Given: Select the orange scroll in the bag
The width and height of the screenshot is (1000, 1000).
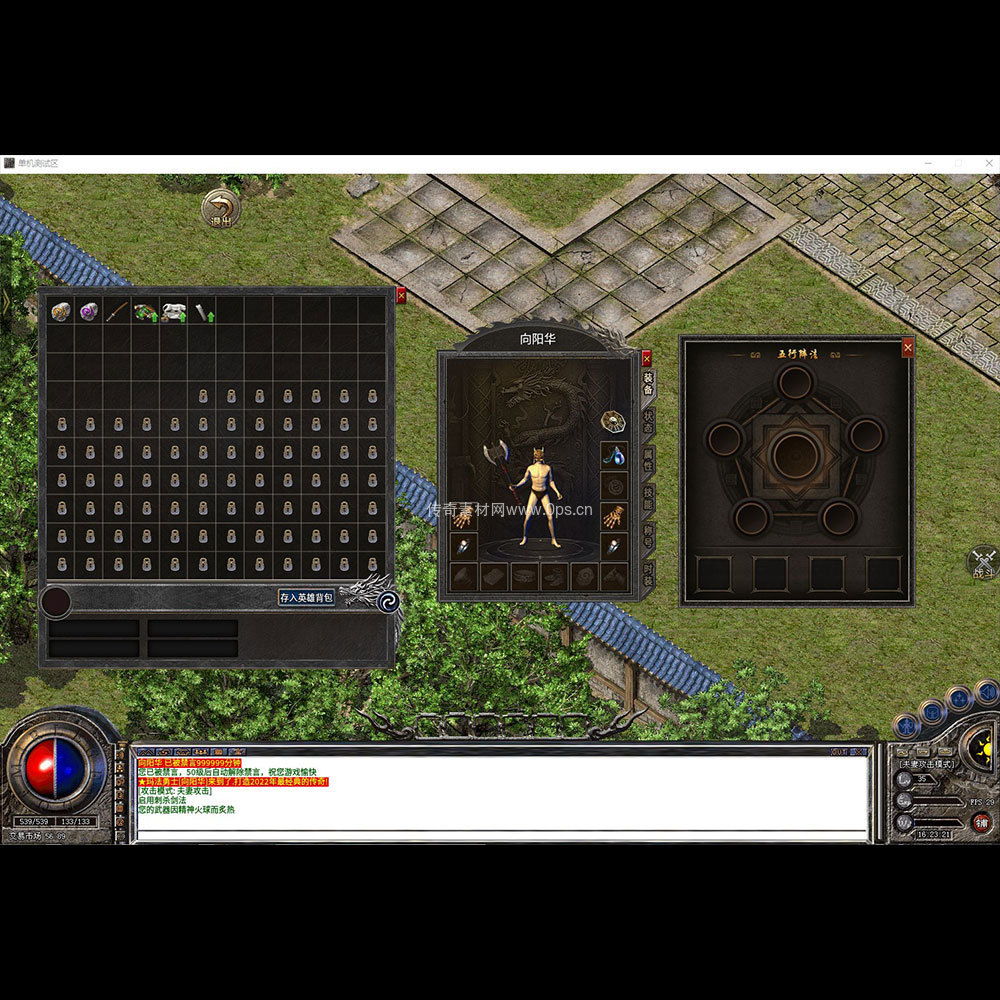Looking at the screenshot, I should pyautogui.click(x=60, y=311).
